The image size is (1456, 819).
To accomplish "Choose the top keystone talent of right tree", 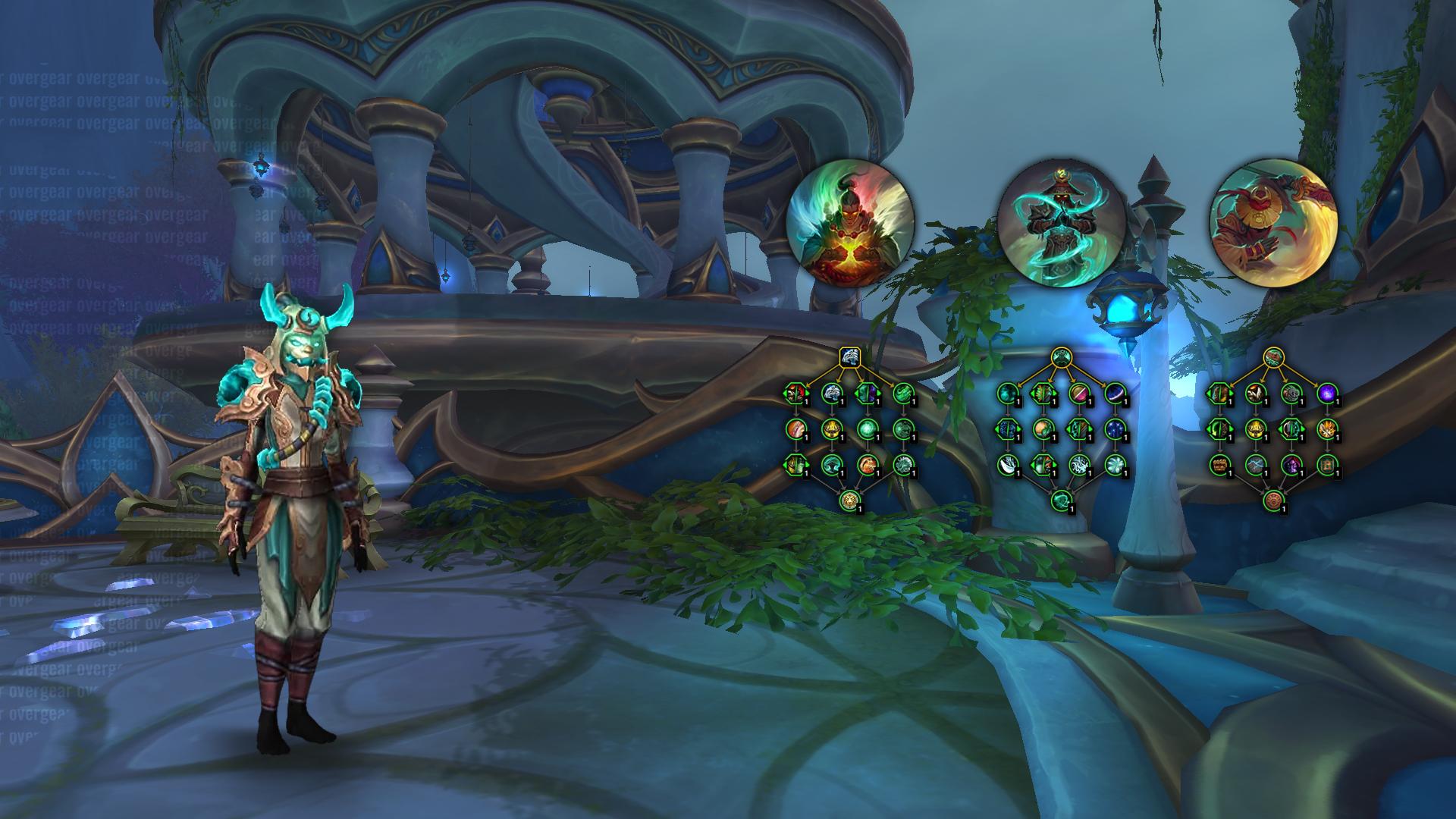I will 1273,355.
